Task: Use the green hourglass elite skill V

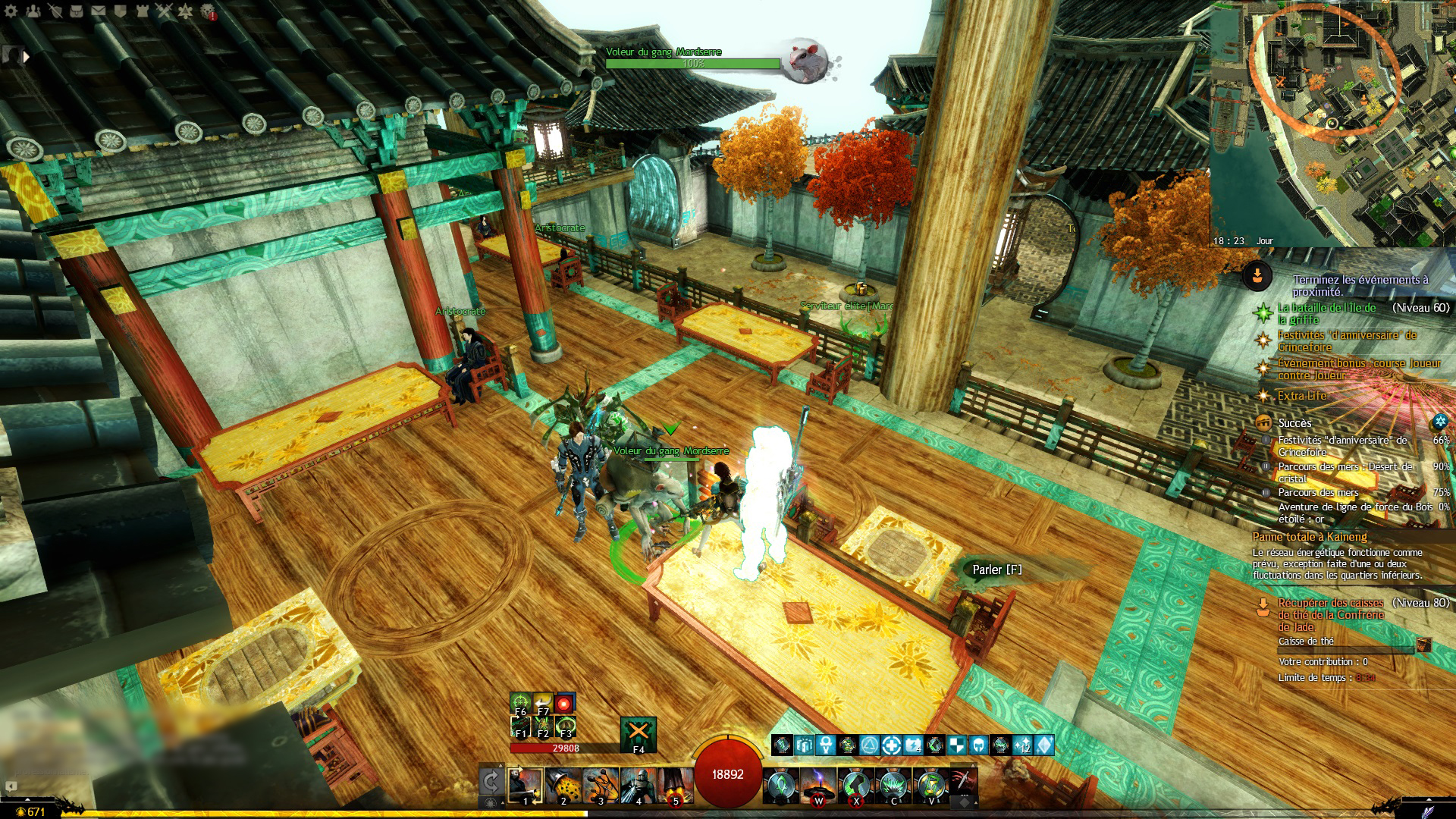Action: click(930, 785)
